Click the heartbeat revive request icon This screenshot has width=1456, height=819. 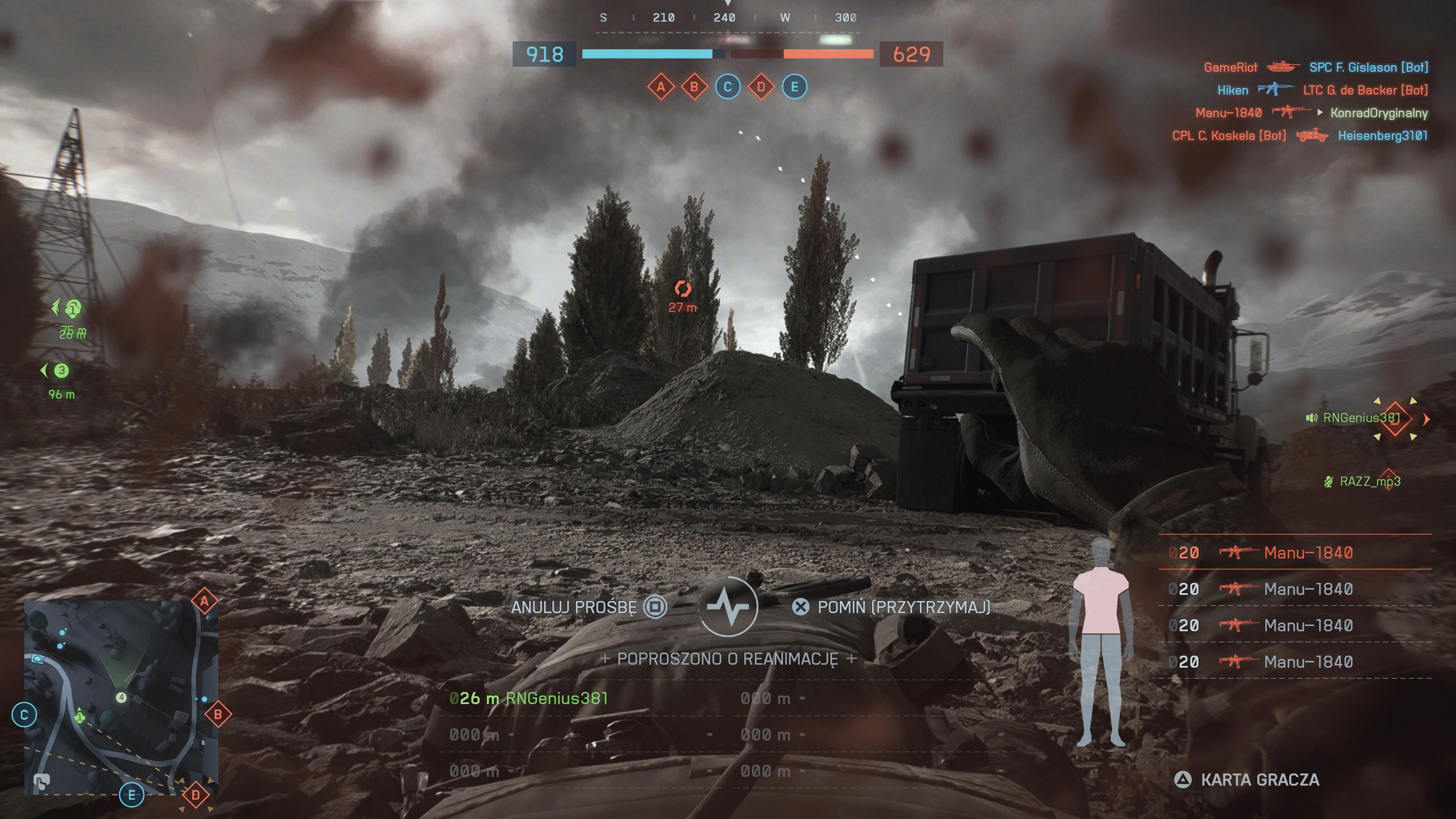[728, 607]
